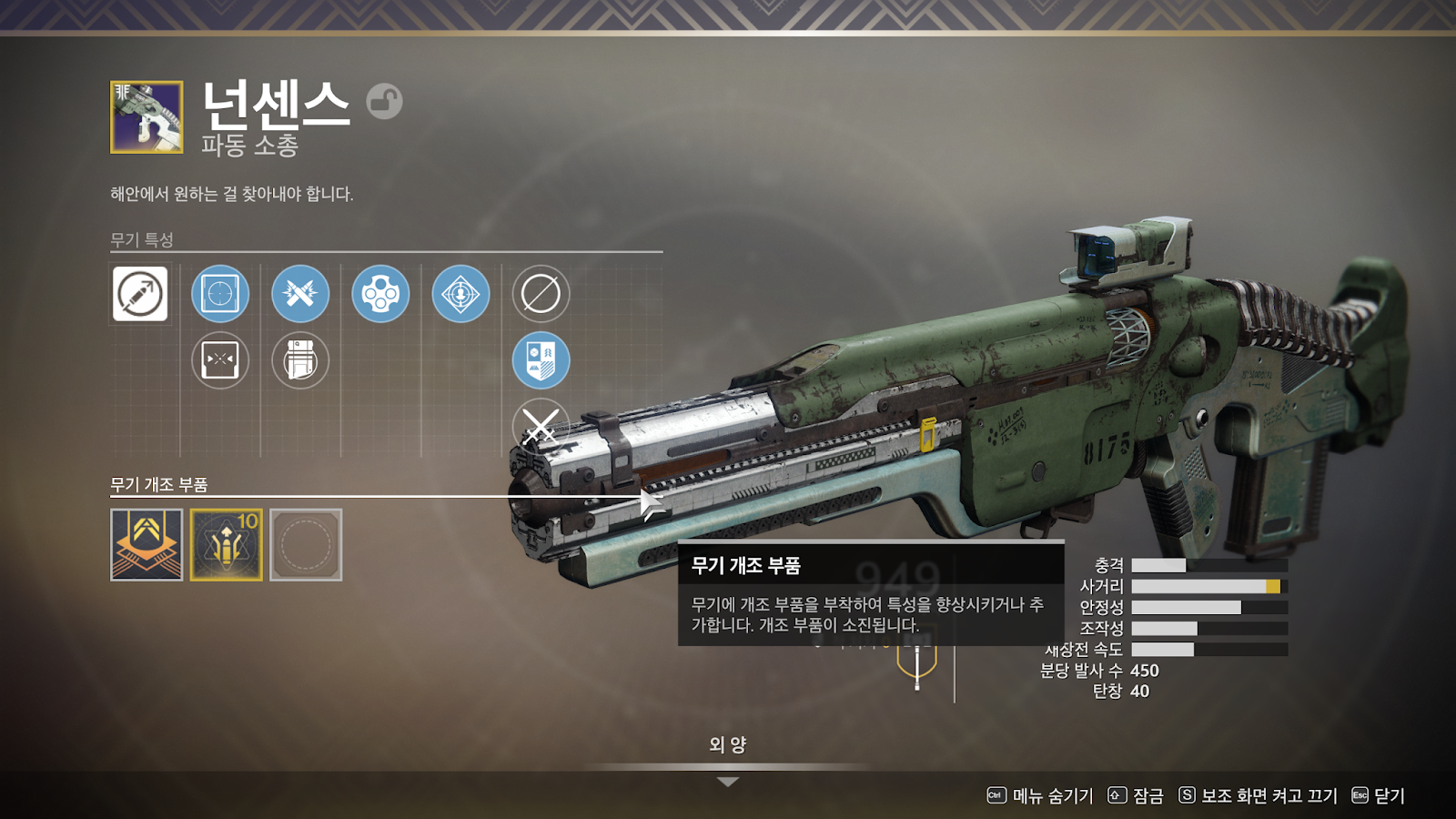Open the orange chevron weapon mod slot
This screenshot has height=819, width=1456.
point(147,544)
